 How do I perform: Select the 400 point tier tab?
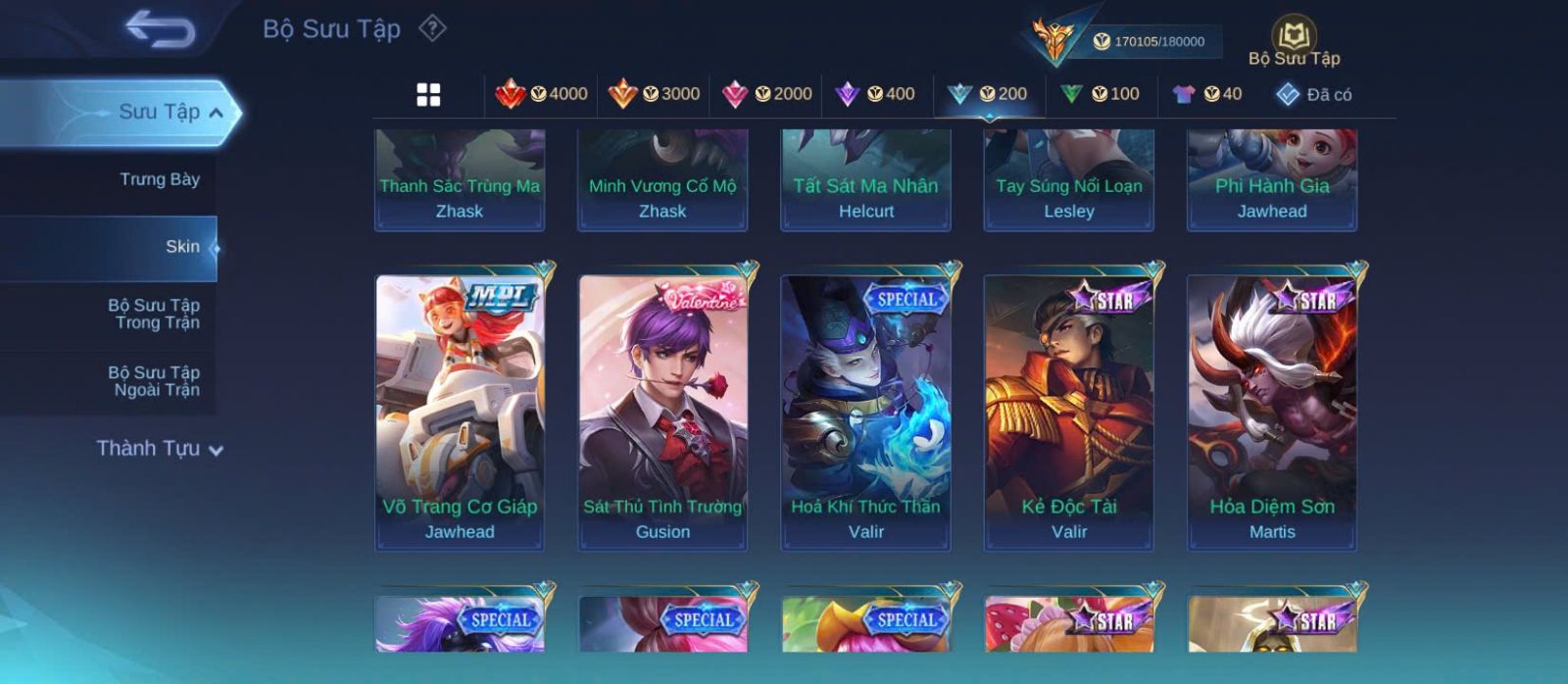875,94
